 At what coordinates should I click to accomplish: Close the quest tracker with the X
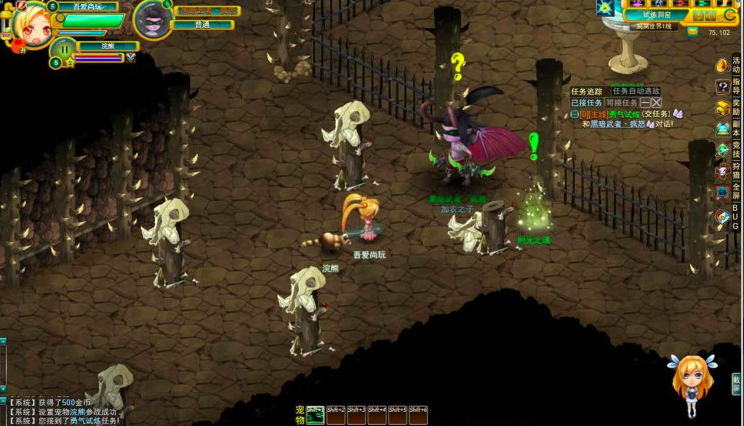656,102
